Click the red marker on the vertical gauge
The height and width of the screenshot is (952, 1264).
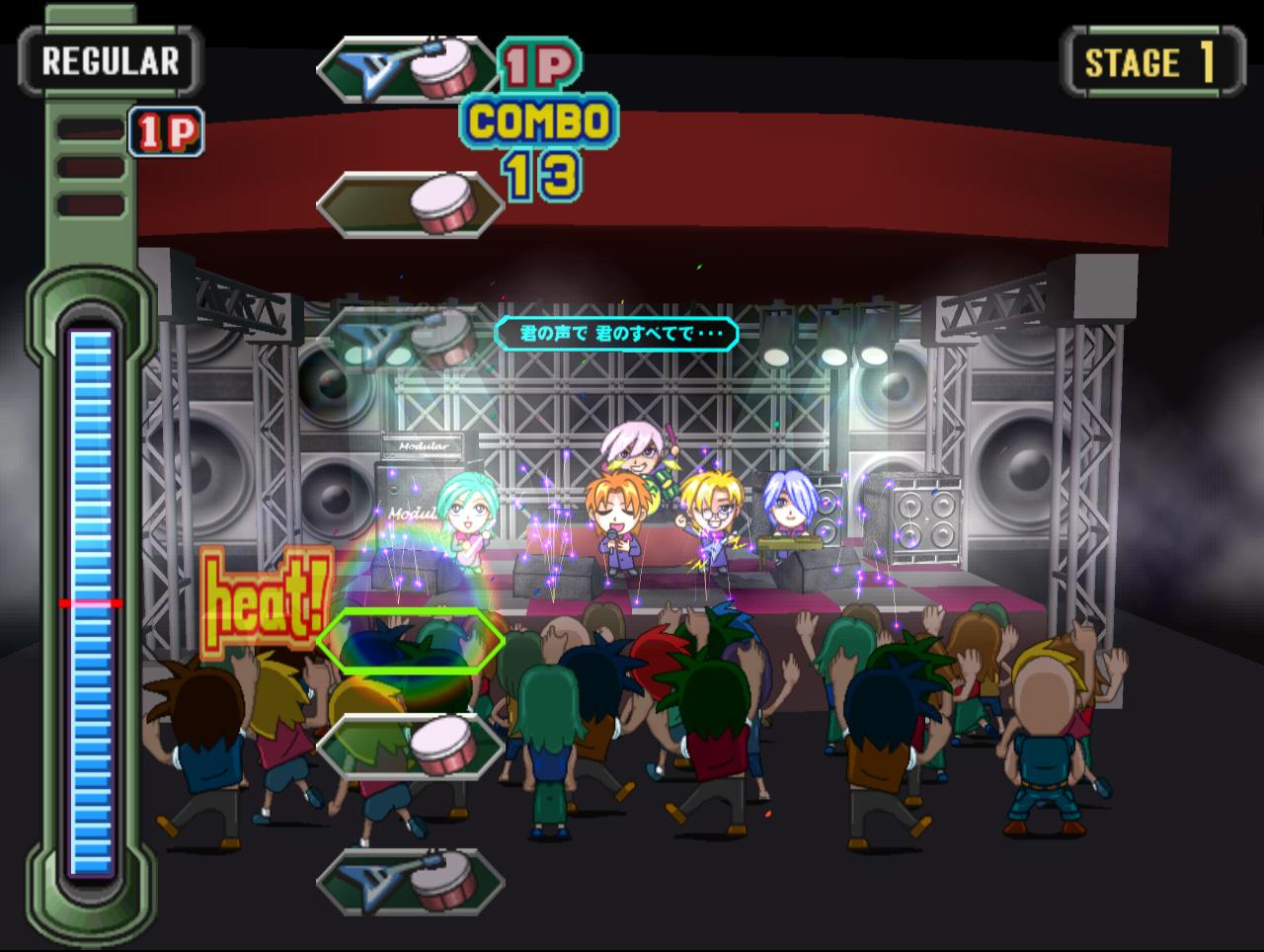89,599
